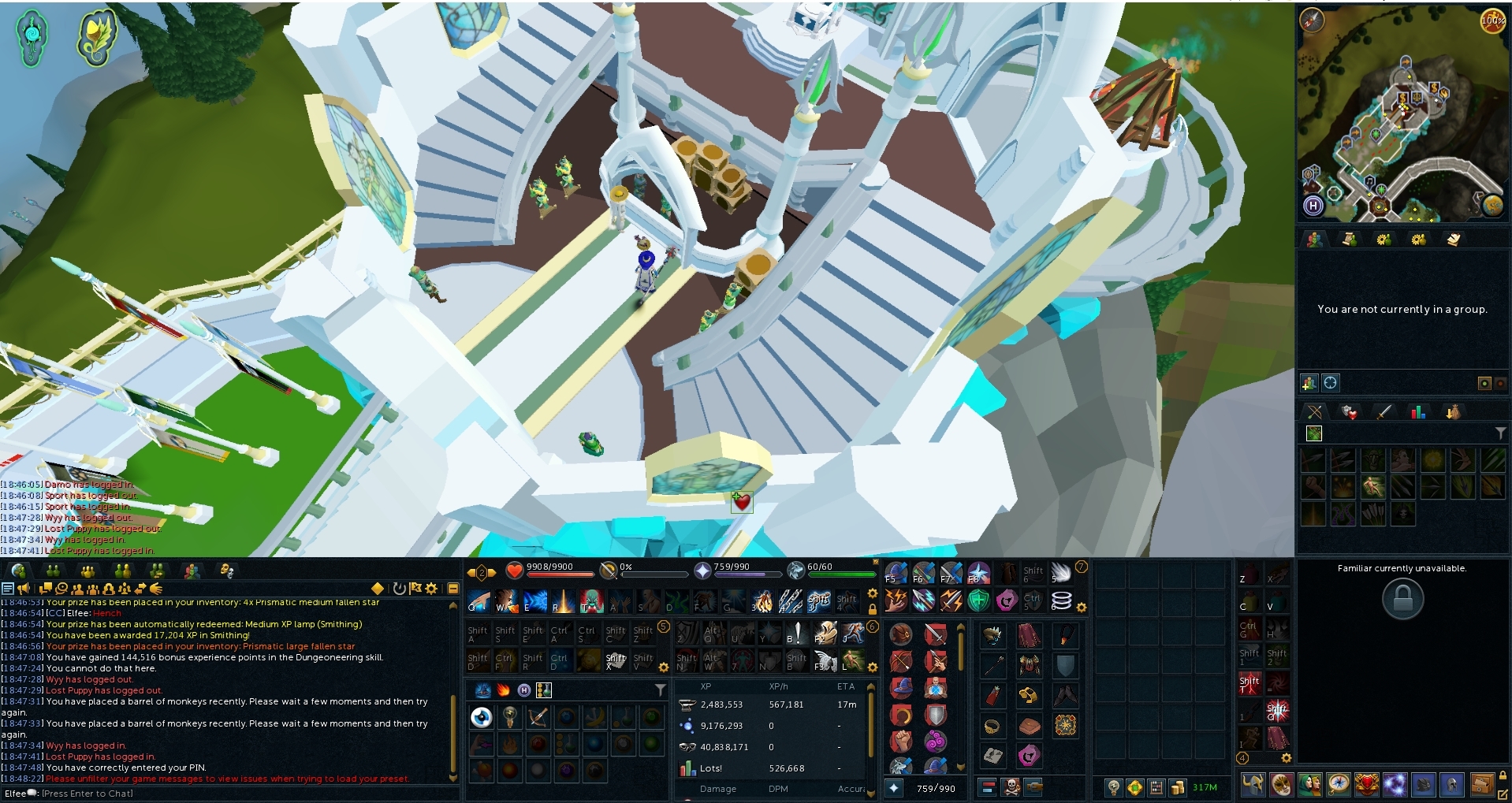Open chatbox settings with the gear icon

point(430,589)
